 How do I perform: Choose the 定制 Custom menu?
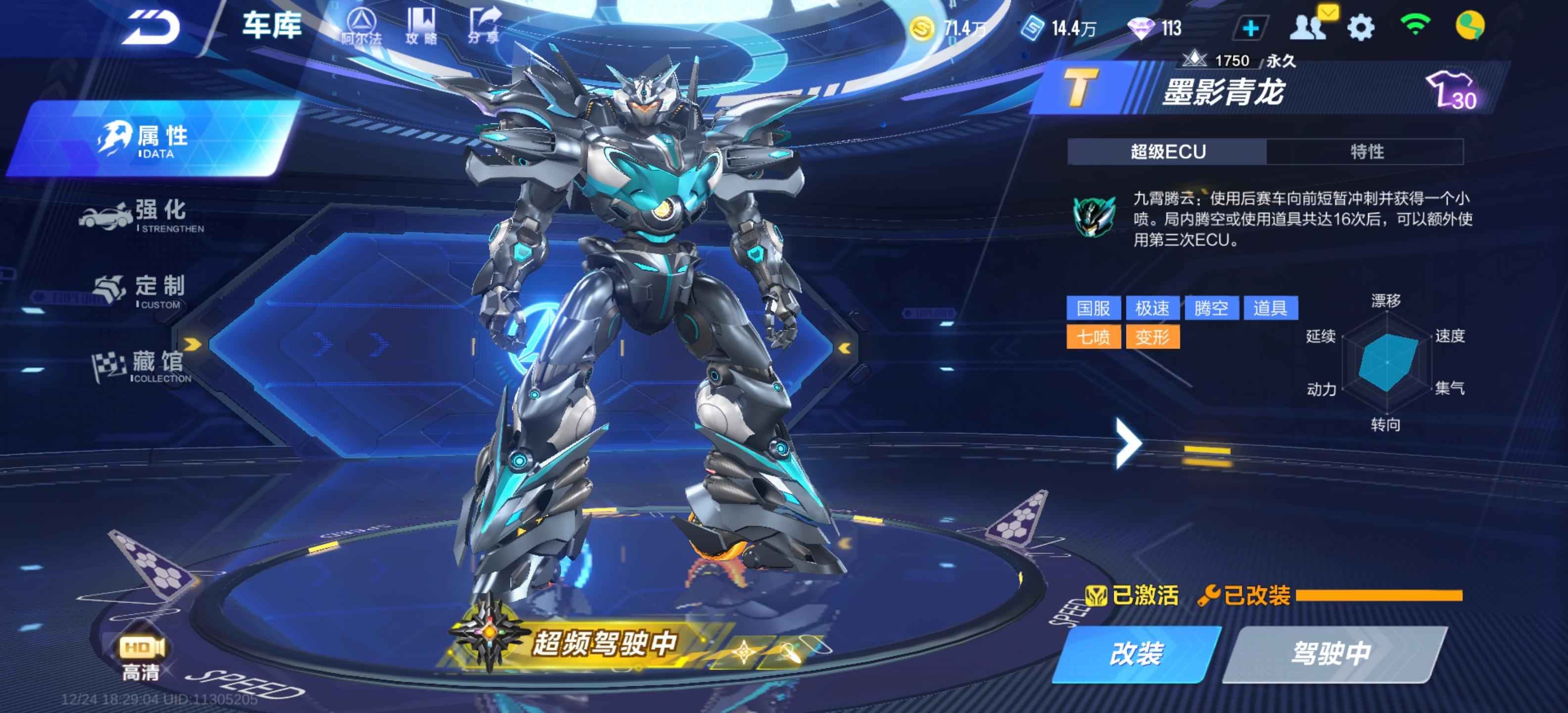point(144,291)
